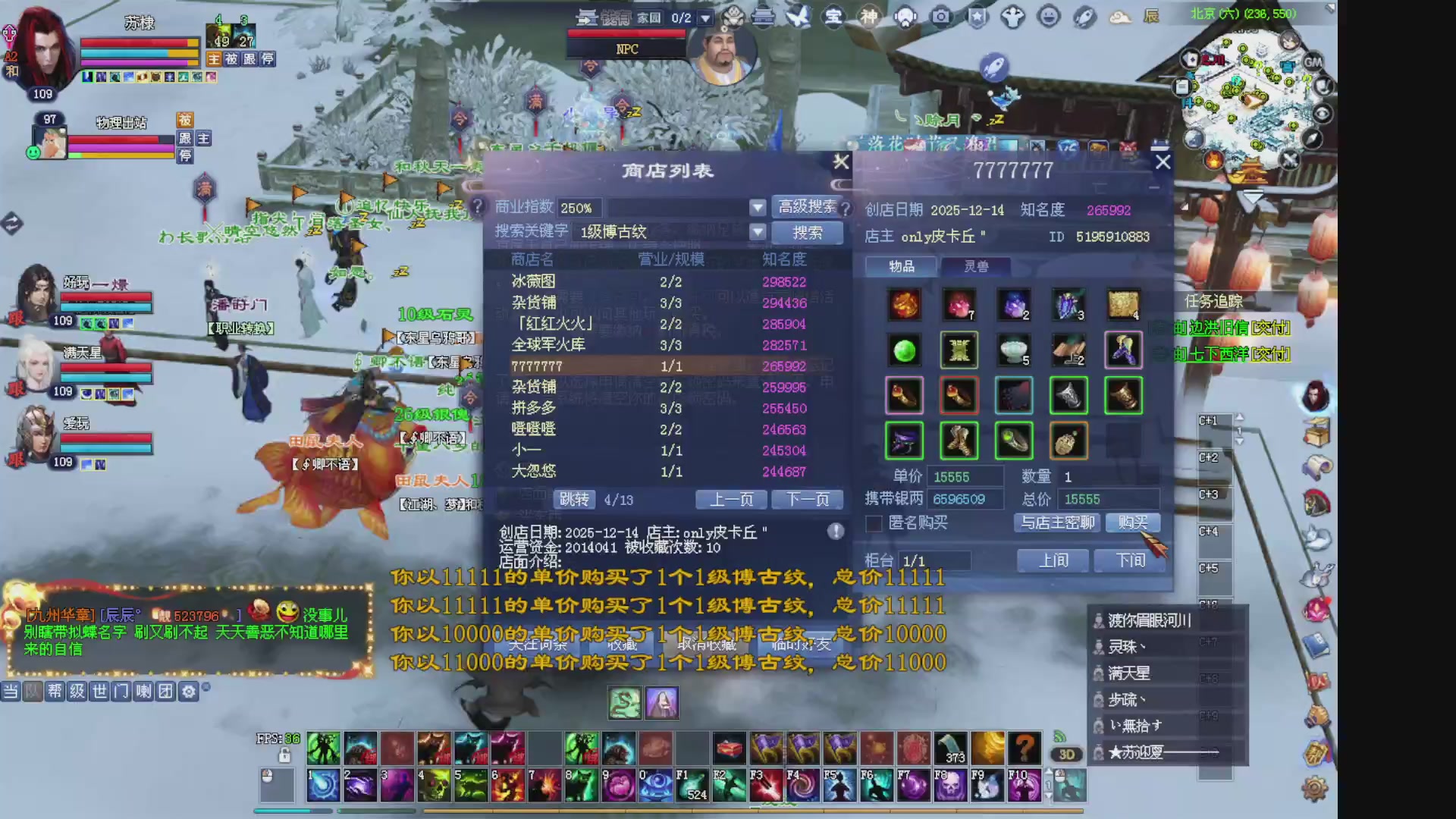Enable the 匿名购买 anonymous purchase checkbox
The height and width of the screenshot is (819, 1456).
874,523
